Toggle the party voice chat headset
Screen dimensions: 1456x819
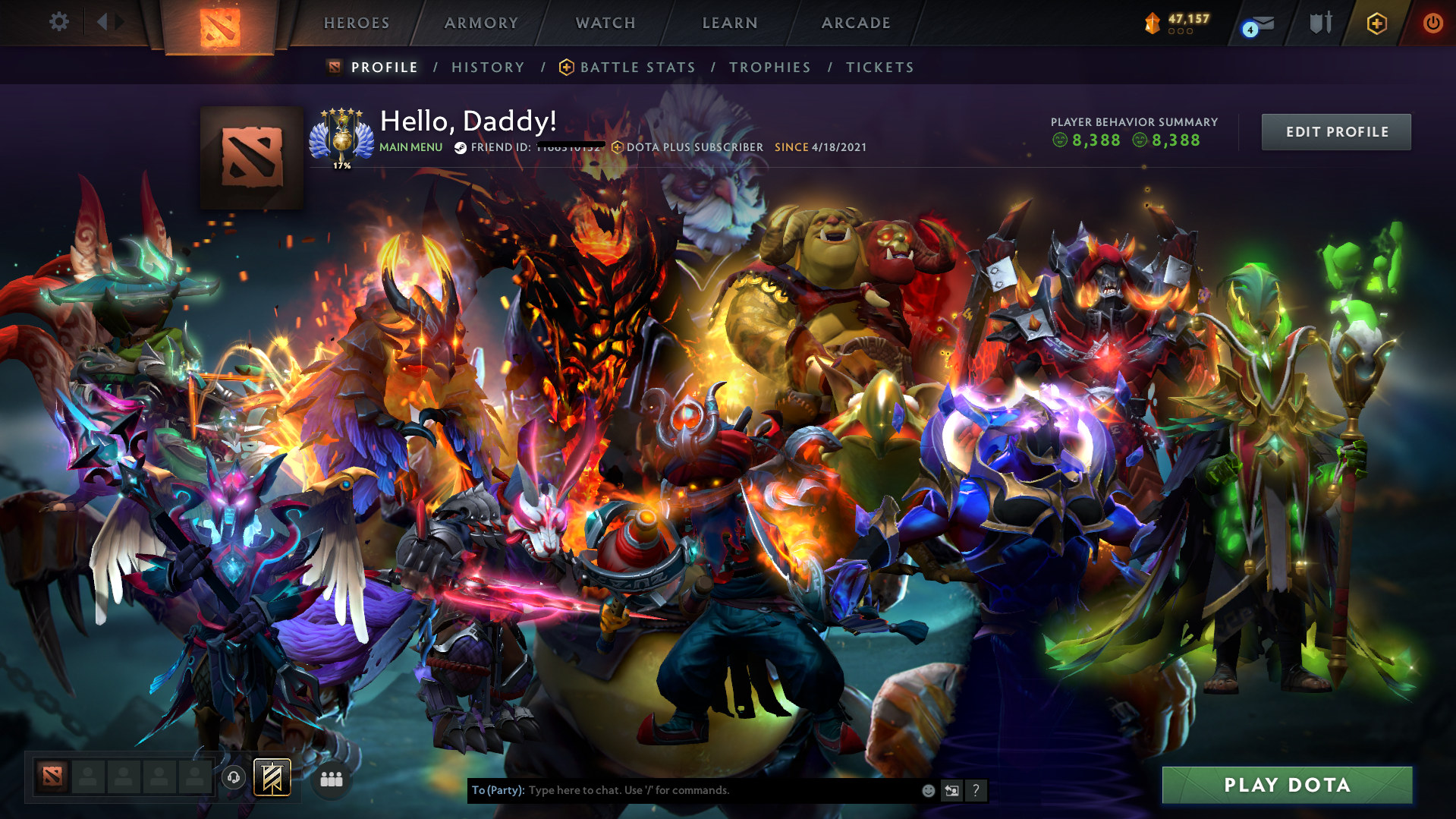pyautogui.click(x=234, y=777)
